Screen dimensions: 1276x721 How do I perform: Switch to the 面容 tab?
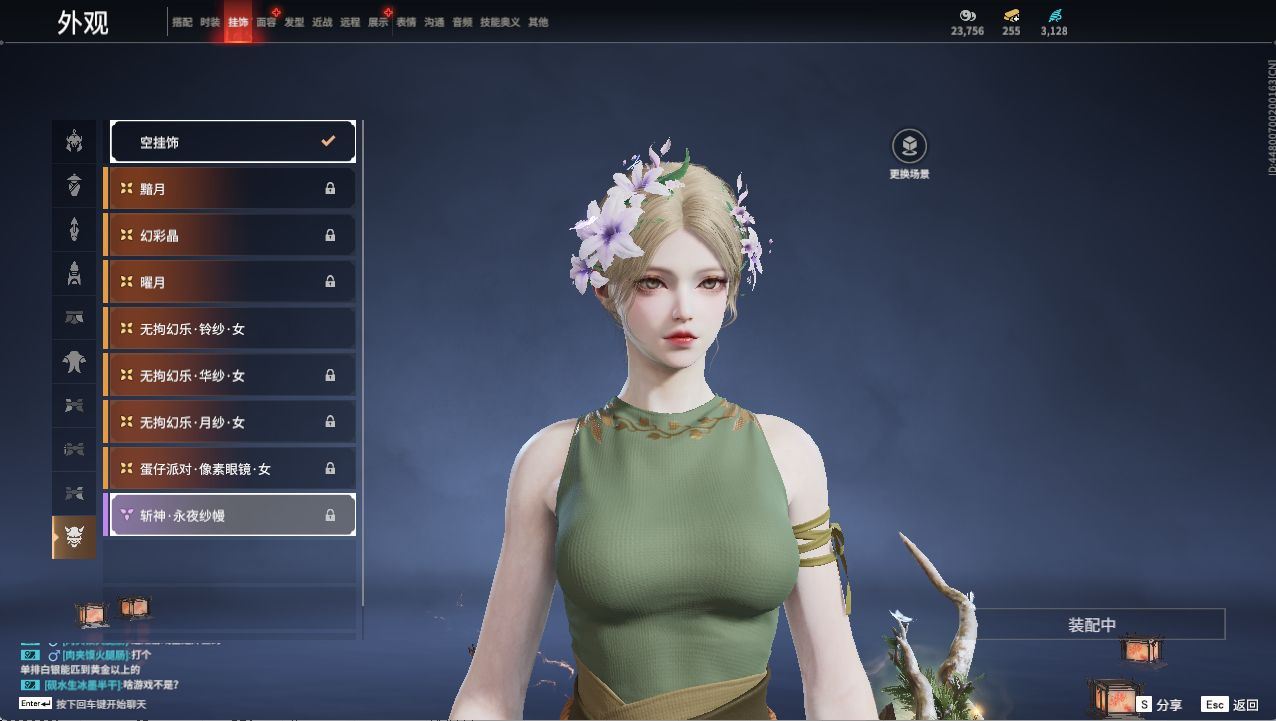(x=266, y=22)
